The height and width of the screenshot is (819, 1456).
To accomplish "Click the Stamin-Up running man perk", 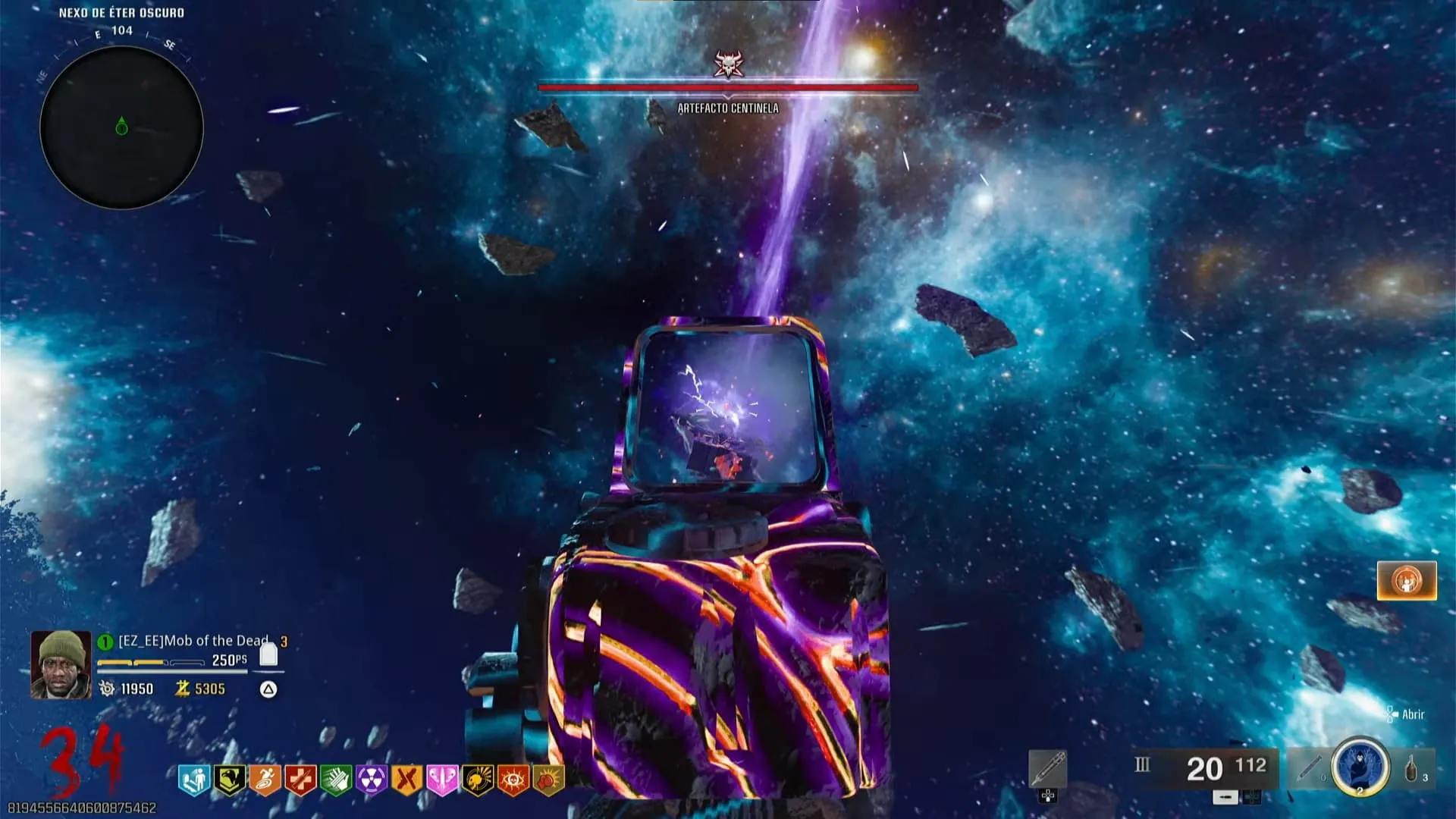I will [x=265, y=779].
